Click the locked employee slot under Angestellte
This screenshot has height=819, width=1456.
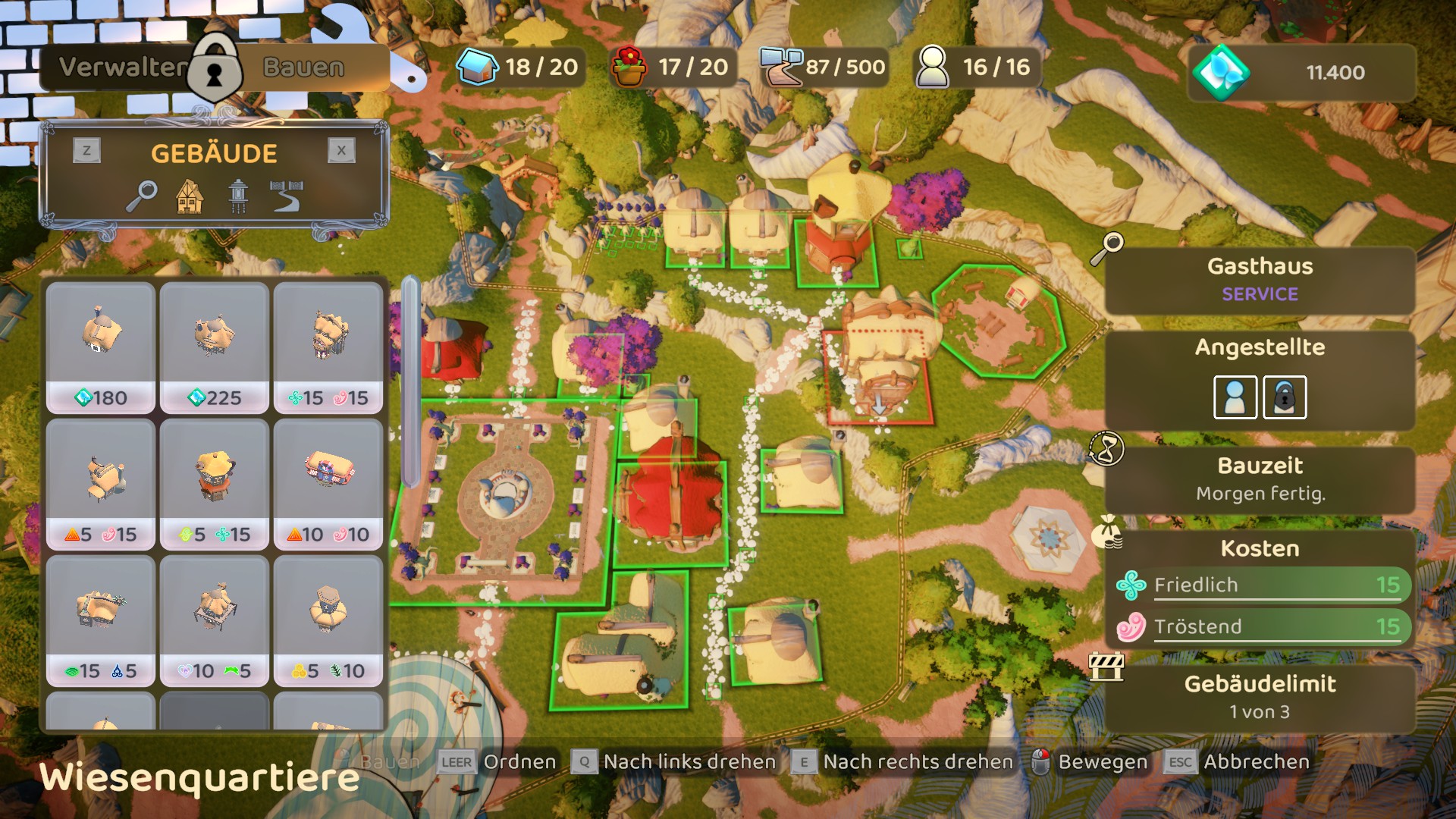pos(1284,397)
